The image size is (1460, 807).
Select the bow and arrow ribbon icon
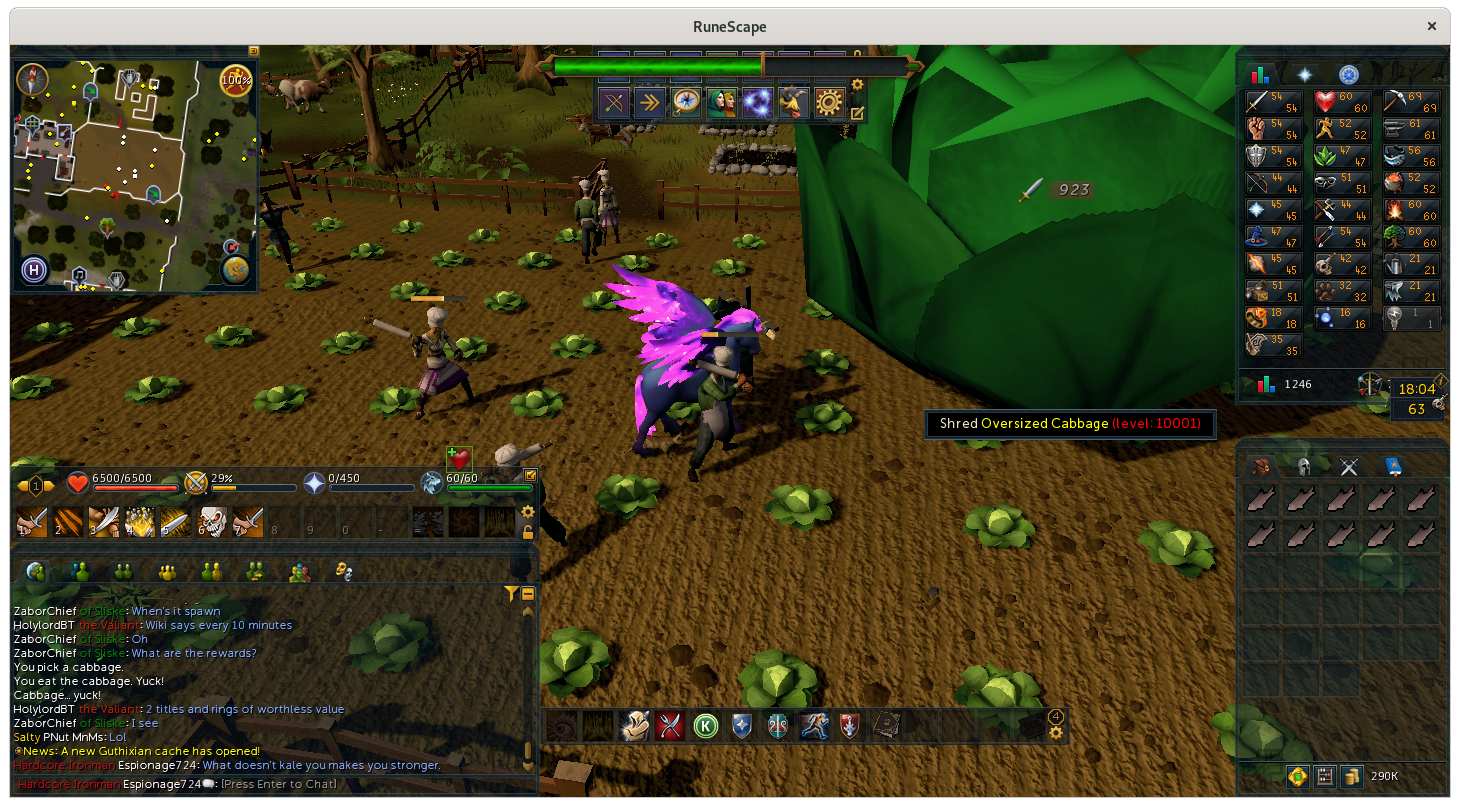click(x=614, y=102)
